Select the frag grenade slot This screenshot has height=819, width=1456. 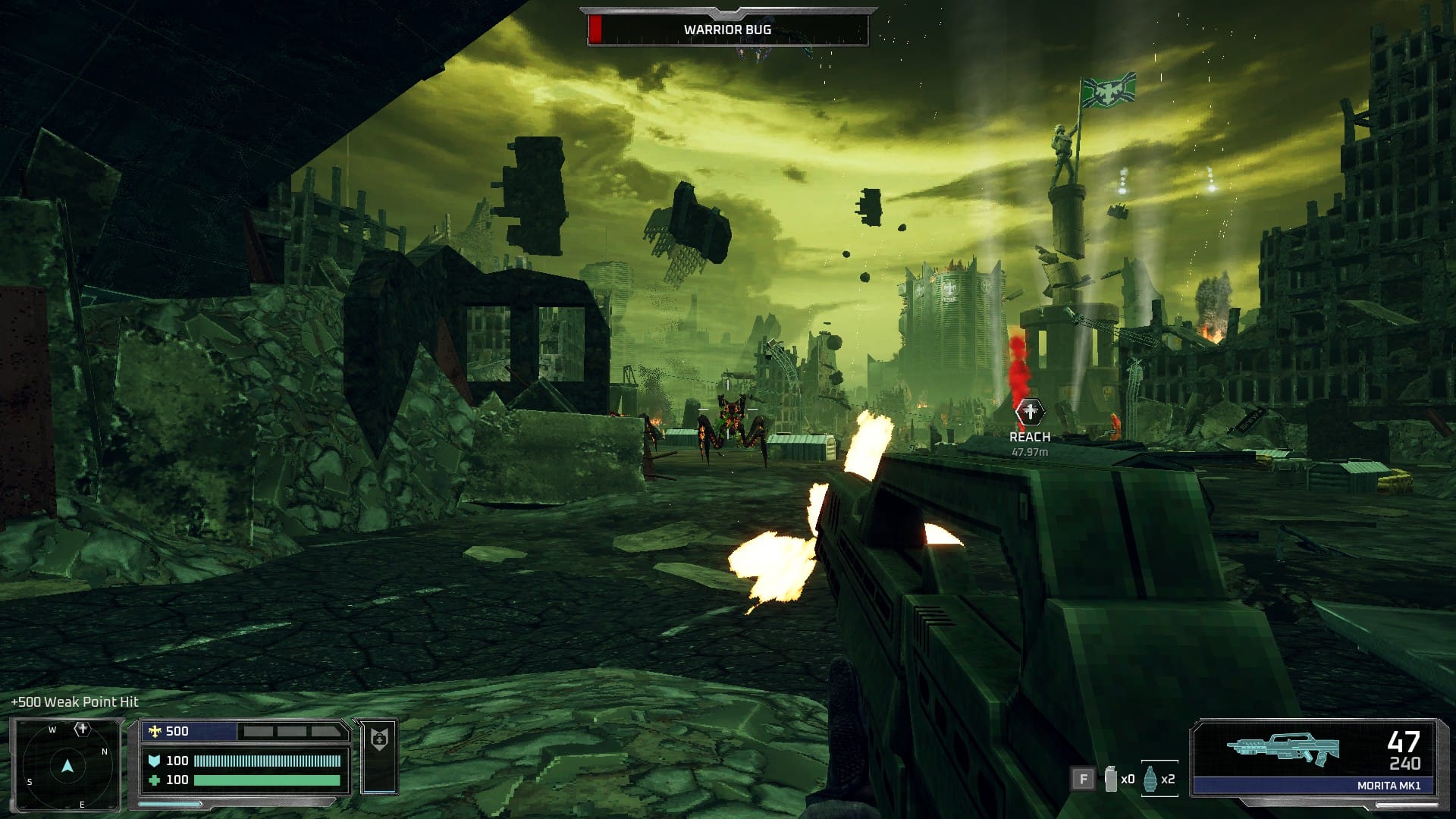(x=1151, y=779)
